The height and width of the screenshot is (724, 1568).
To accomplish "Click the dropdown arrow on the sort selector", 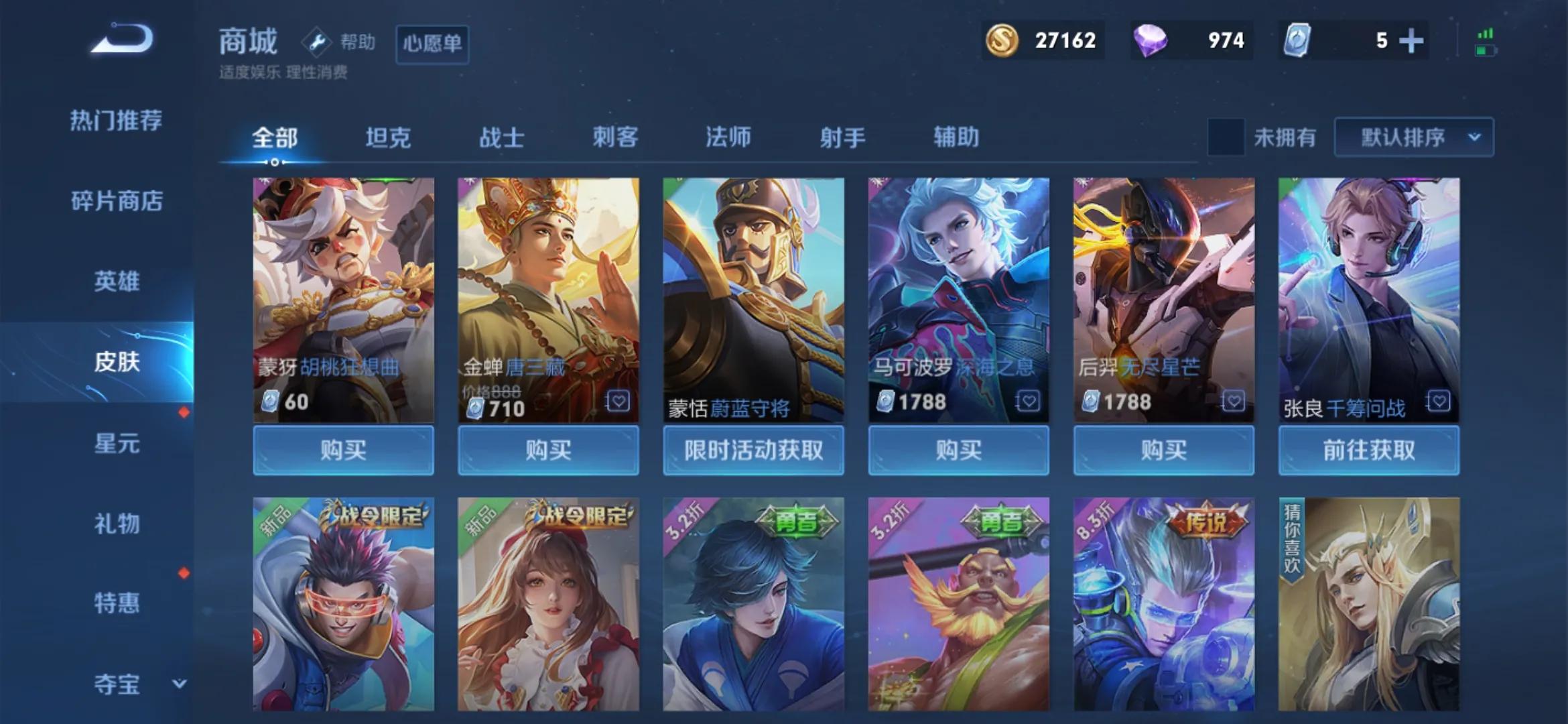I will click(x=1473, y=136).
